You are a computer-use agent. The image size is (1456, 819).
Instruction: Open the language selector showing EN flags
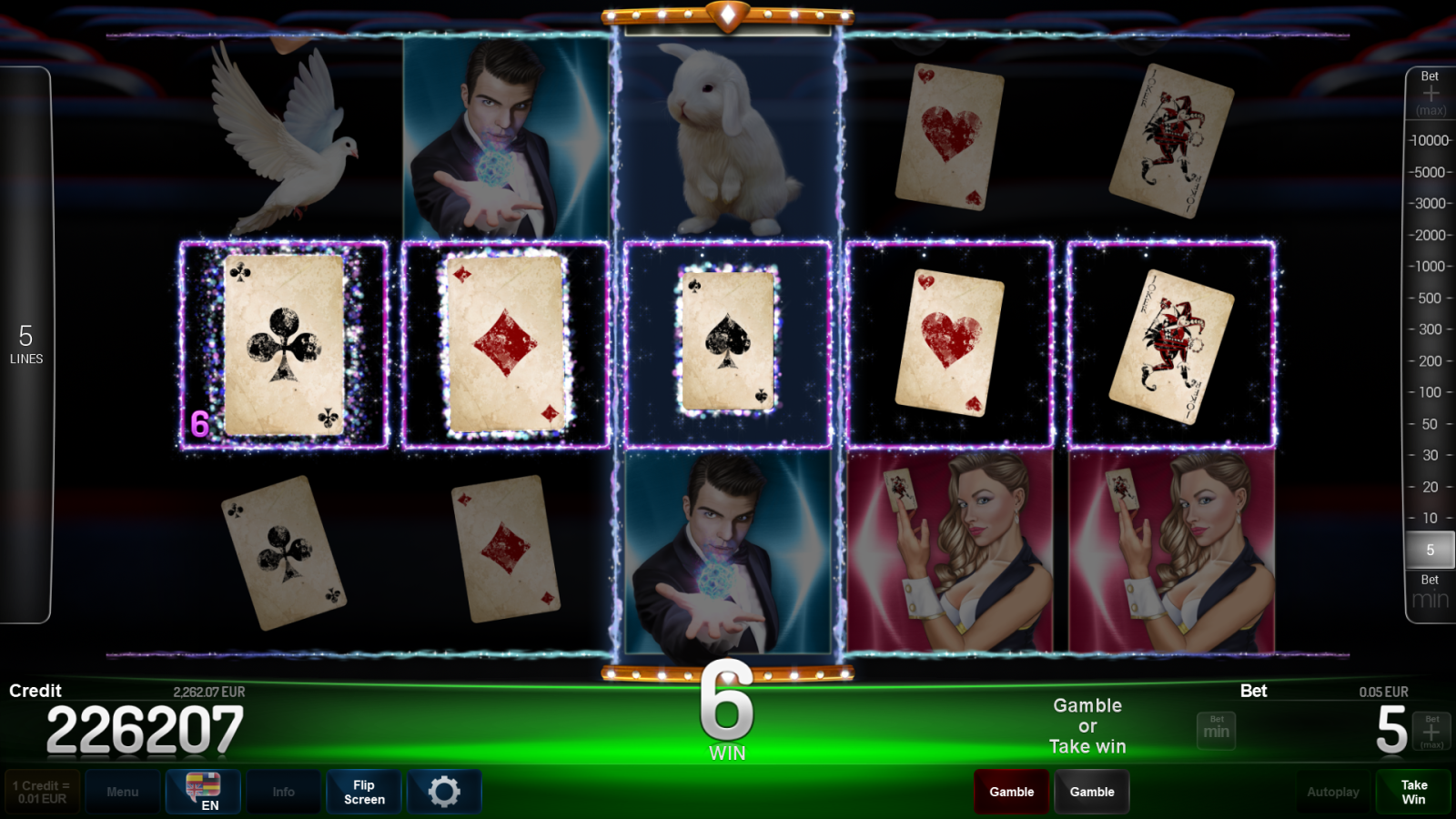click(x=203, y=791)
